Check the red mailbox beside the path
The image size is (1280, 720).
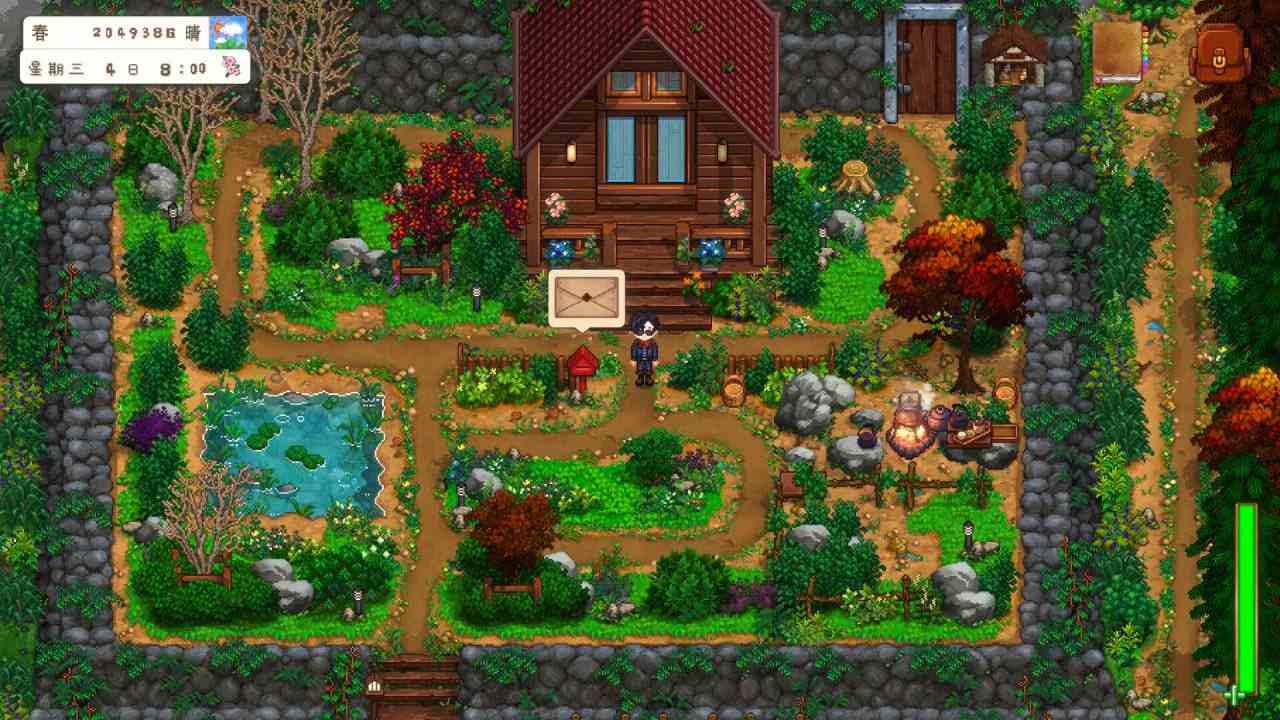[x=584, y=362]
